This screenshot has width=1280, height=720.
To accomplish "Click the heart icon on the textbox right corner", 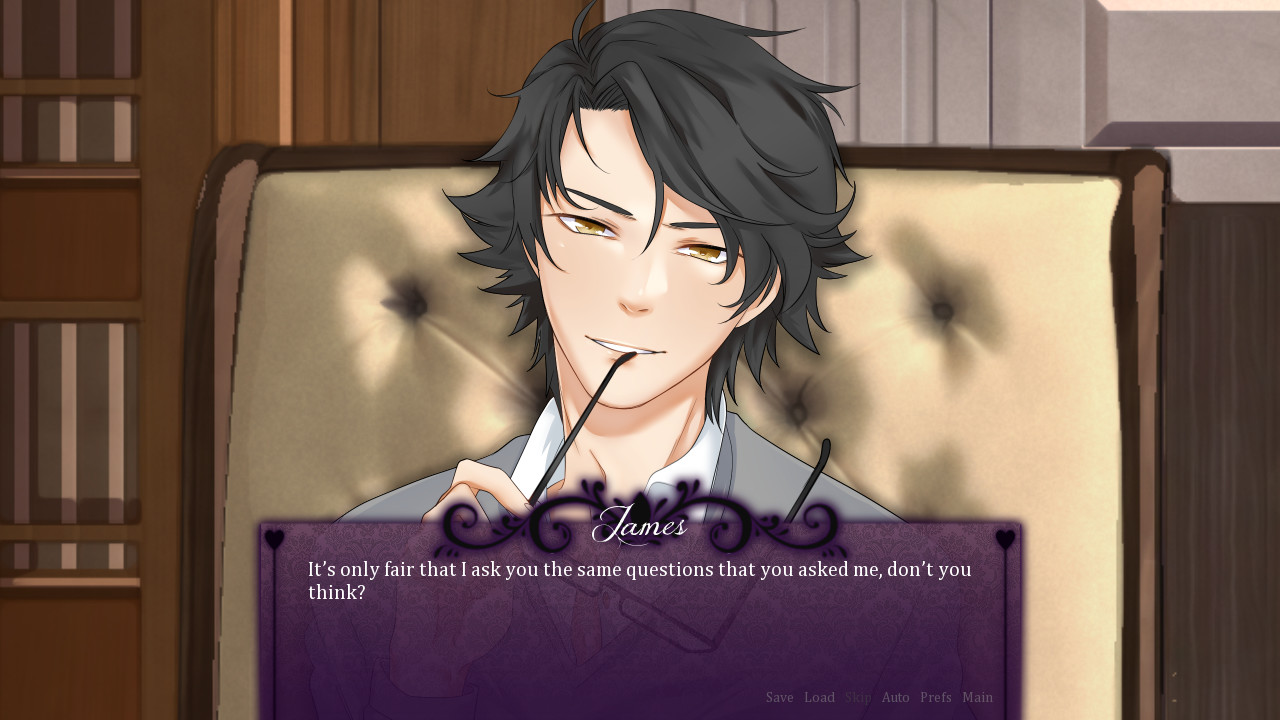I will (x=1005, y=538).
